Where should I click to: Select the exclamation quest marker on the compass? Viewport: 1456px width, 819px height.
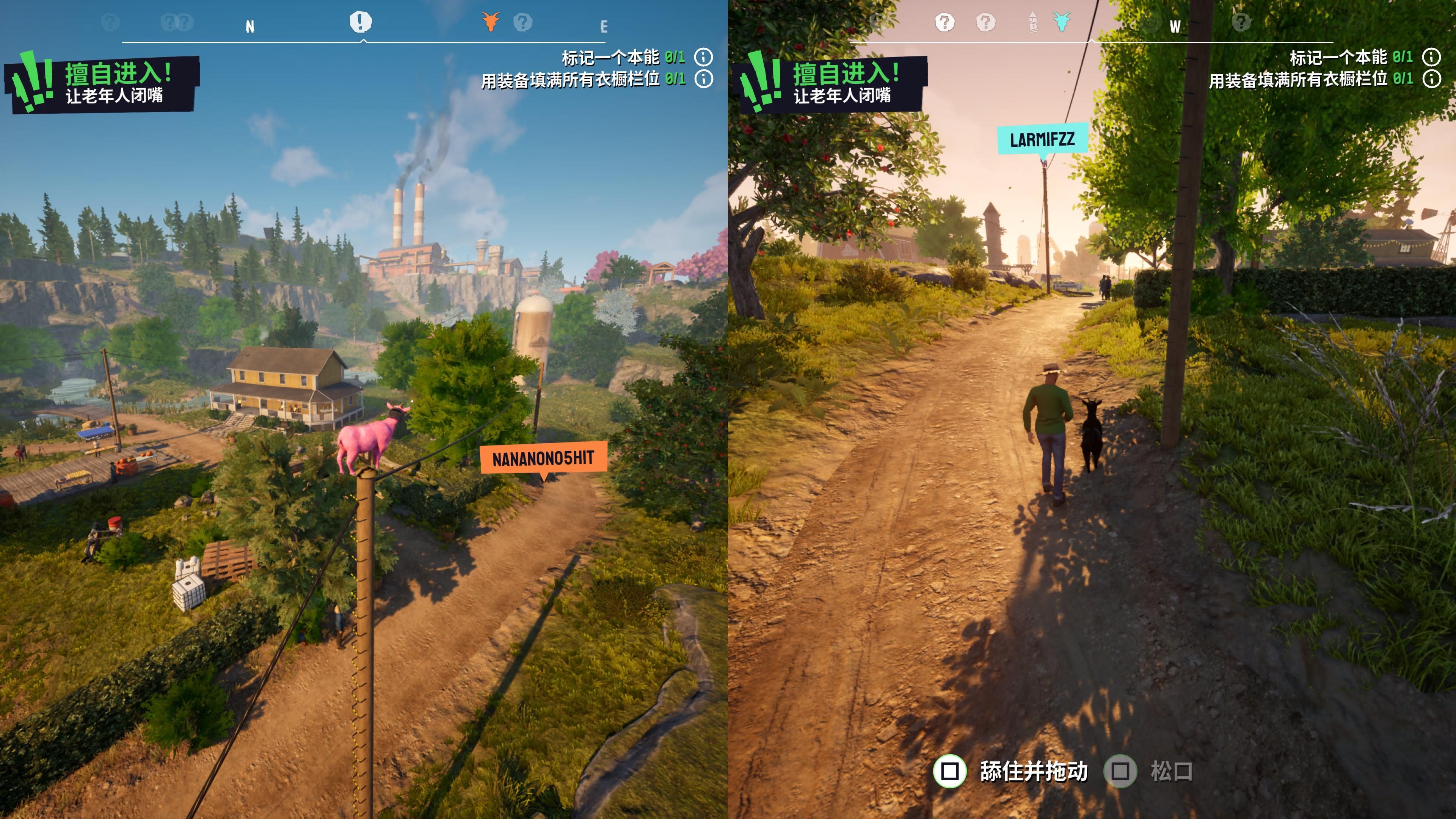pos(361,22)
